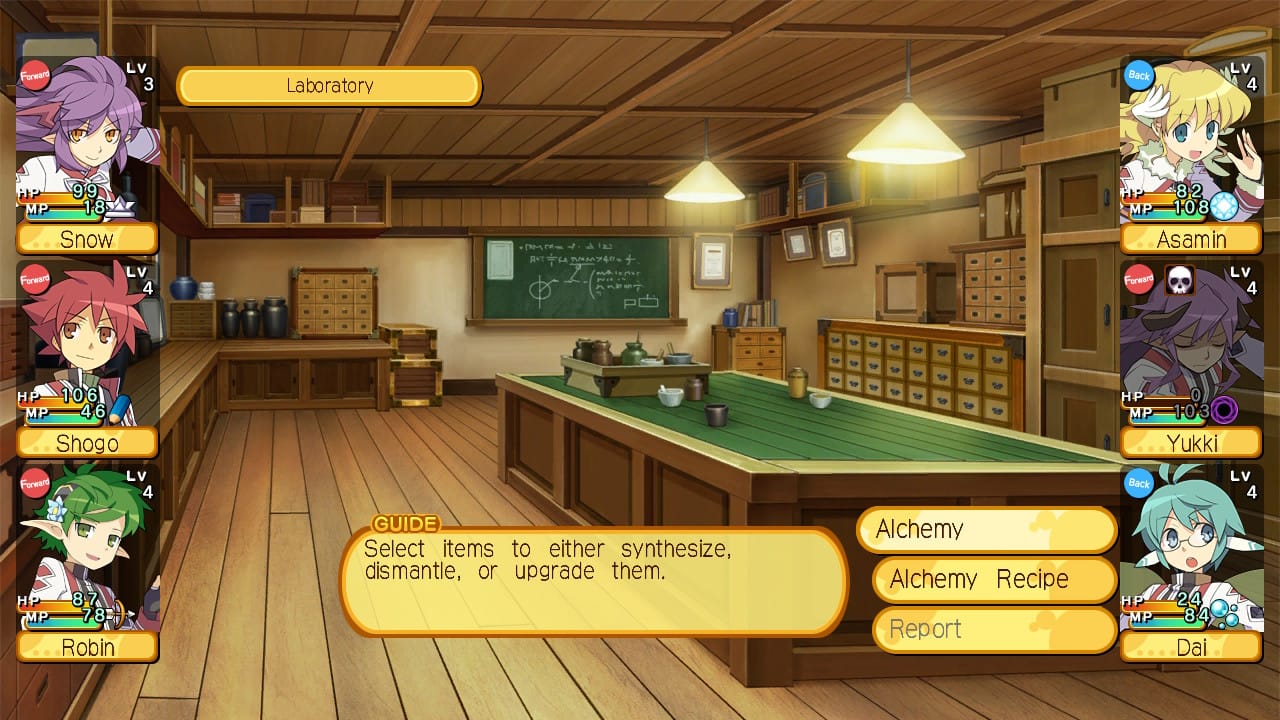
Task: Select the Alchemy menu option
Action: [986, 530]
